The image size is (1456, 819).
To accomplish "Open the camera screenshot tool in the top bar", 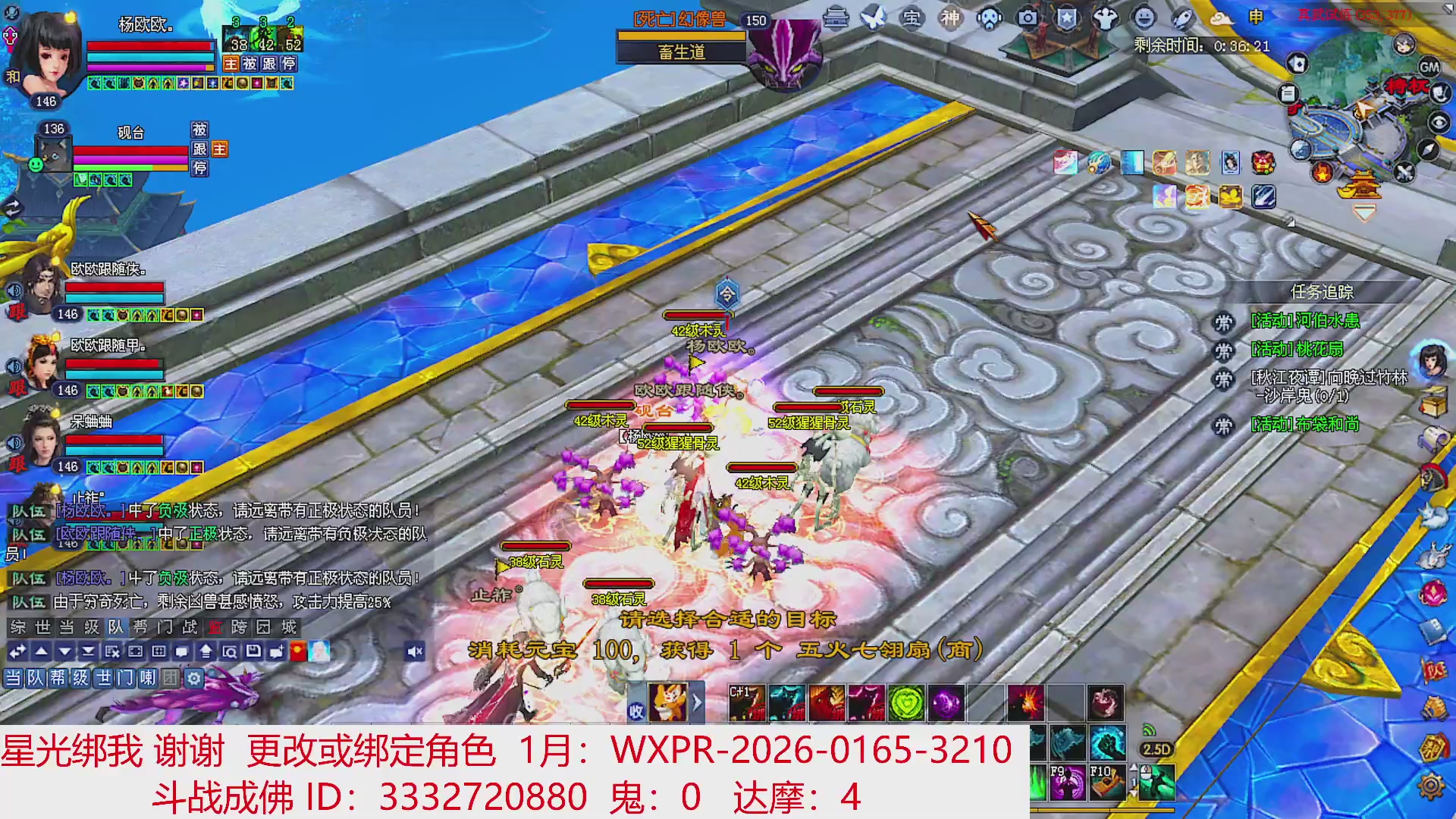I will coord(1030,19).
